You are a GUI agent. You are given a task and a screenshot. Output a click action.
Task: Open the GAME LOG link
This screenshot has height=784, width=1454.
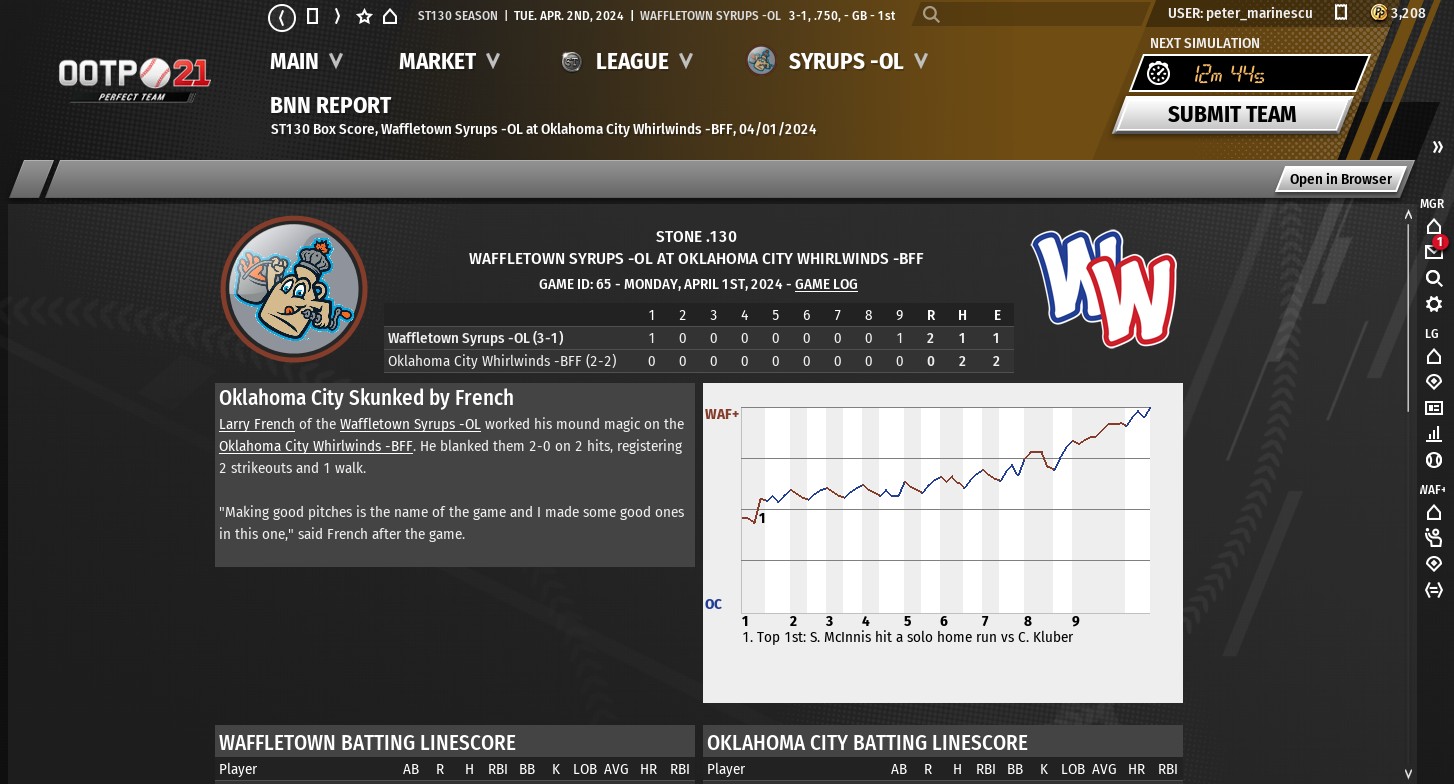coord(826,284)
